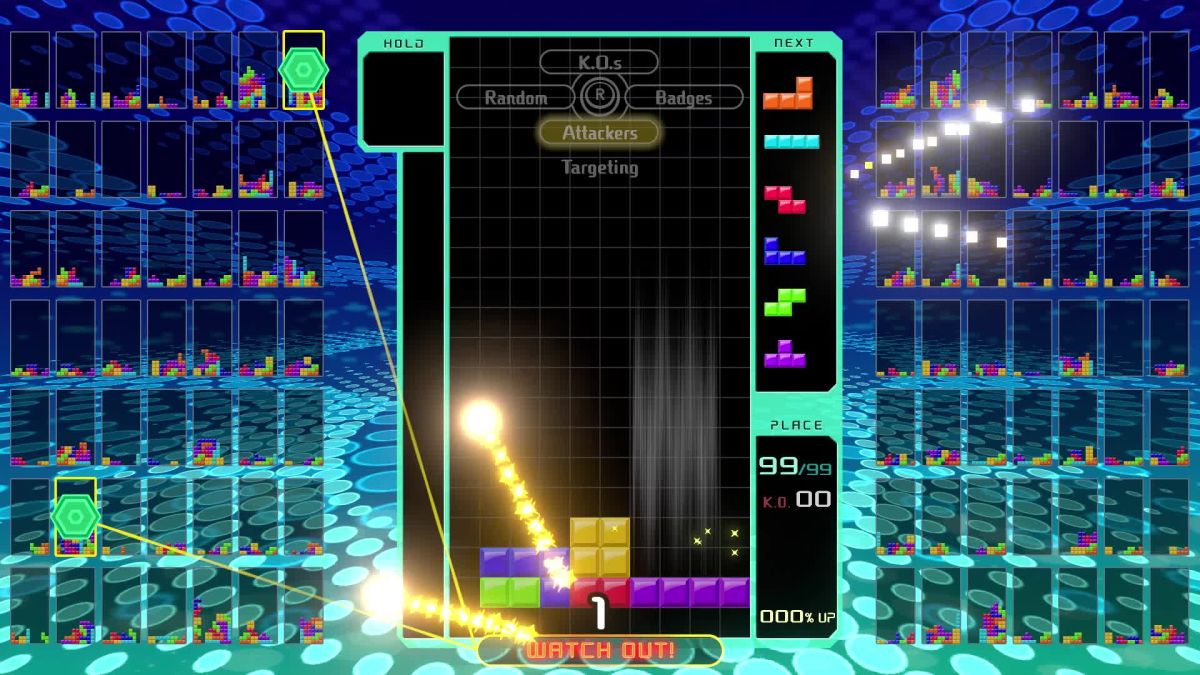Select the K.O.s targeting option
The image size is (1200, 675).
click(599, 62)
